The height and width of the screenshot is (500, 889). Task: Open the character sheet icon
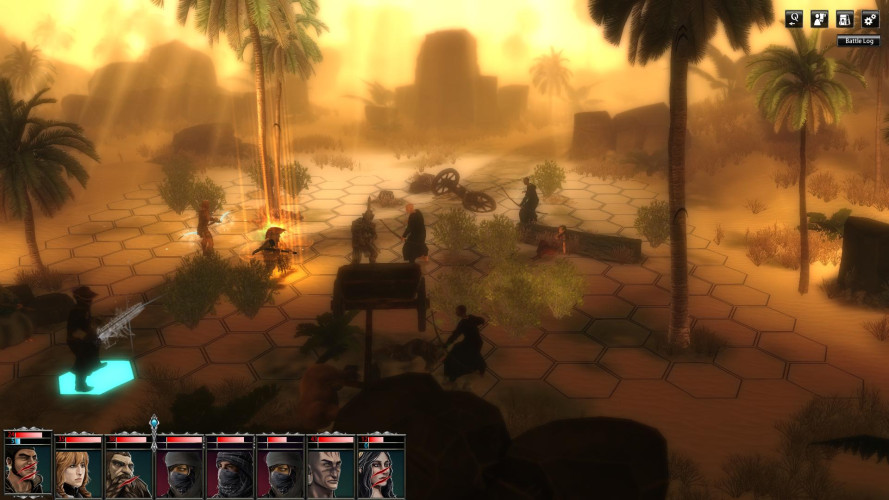pyautogui.click(x=819, y=18)
